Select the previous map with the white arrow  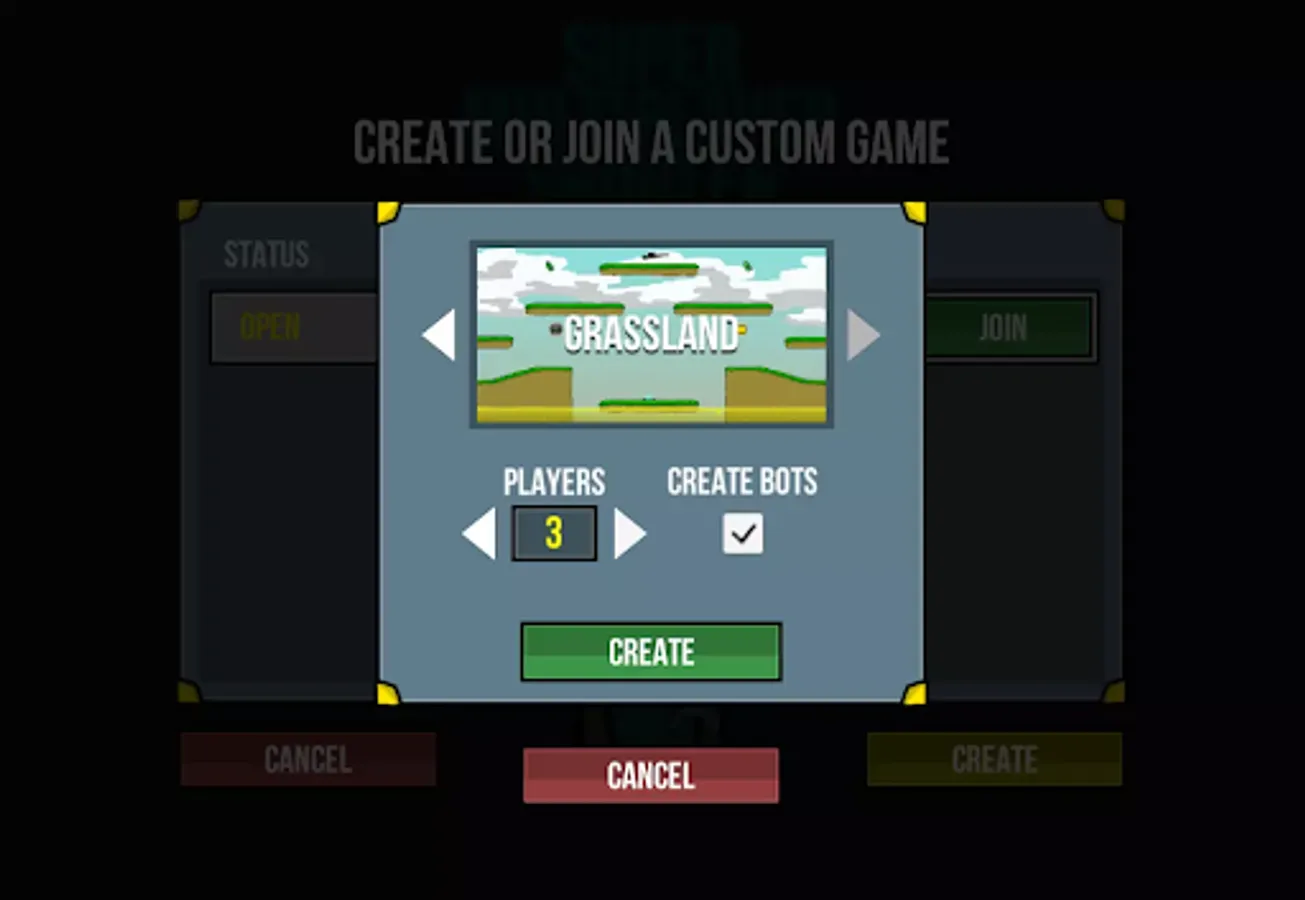click(x=438, y=335)
